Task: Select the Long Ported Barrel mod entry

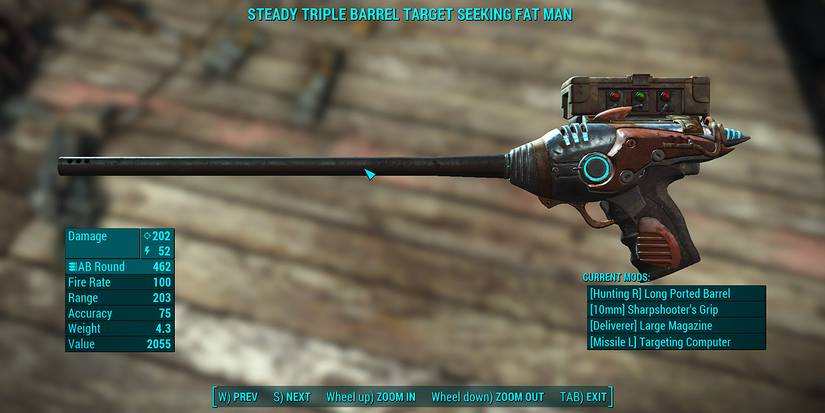Action: coord(676,294)
